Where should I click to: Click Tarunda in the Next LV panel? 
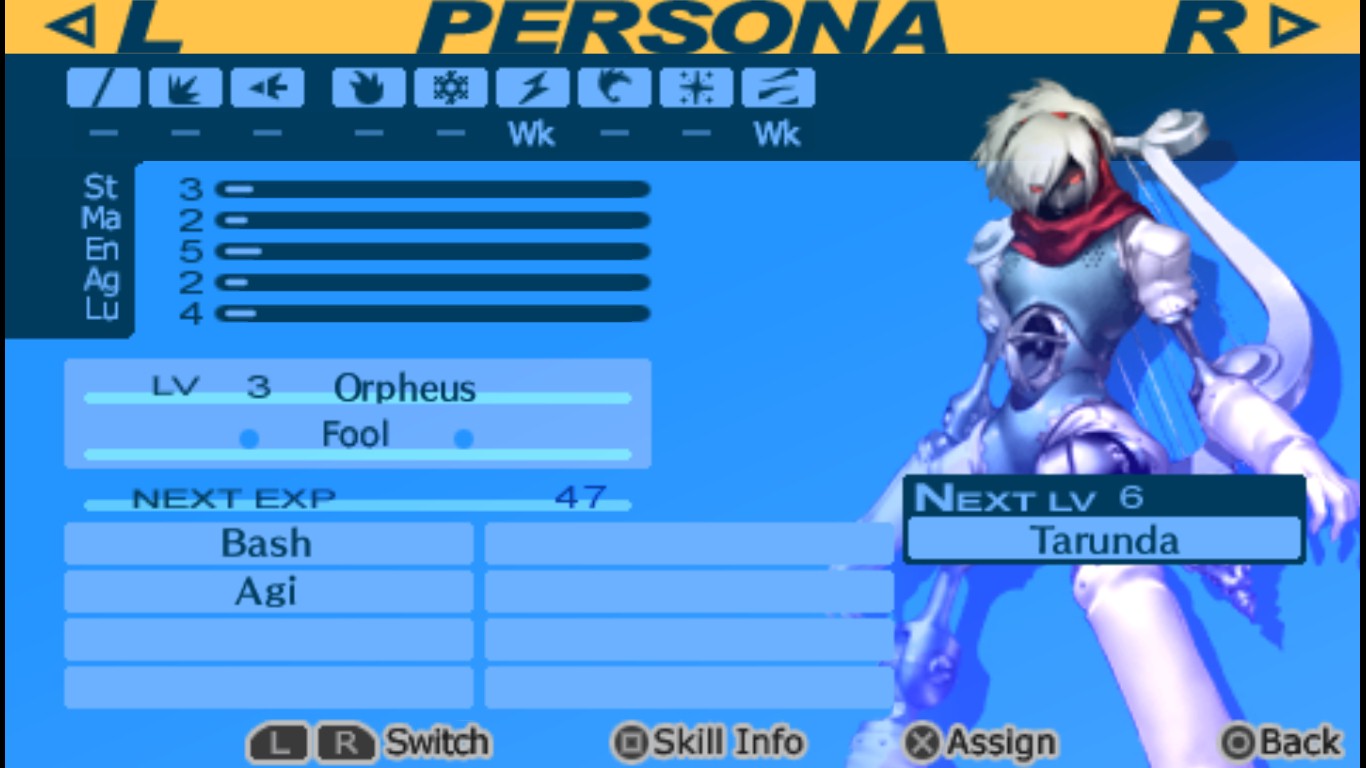pyautogui.click(x=1104, y=539)
